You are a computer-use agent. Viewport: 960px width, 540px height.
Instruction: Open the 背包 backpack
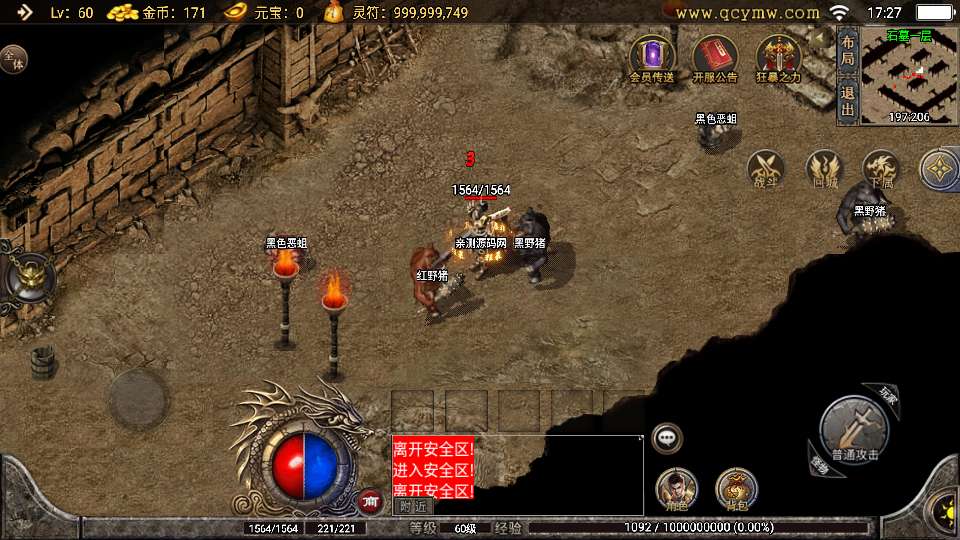tap(736, 489)
